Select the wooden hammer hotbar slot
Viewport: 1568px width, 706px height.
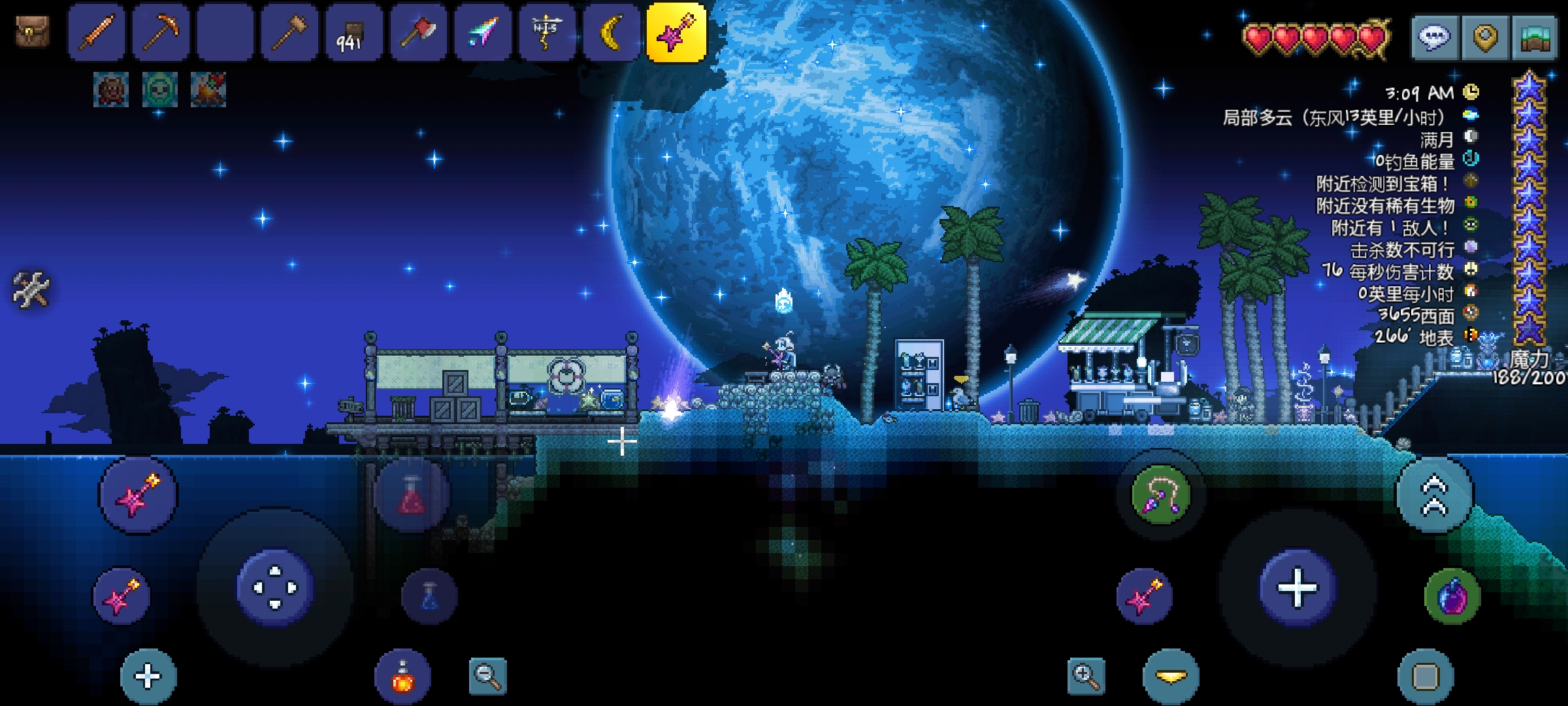289,33
